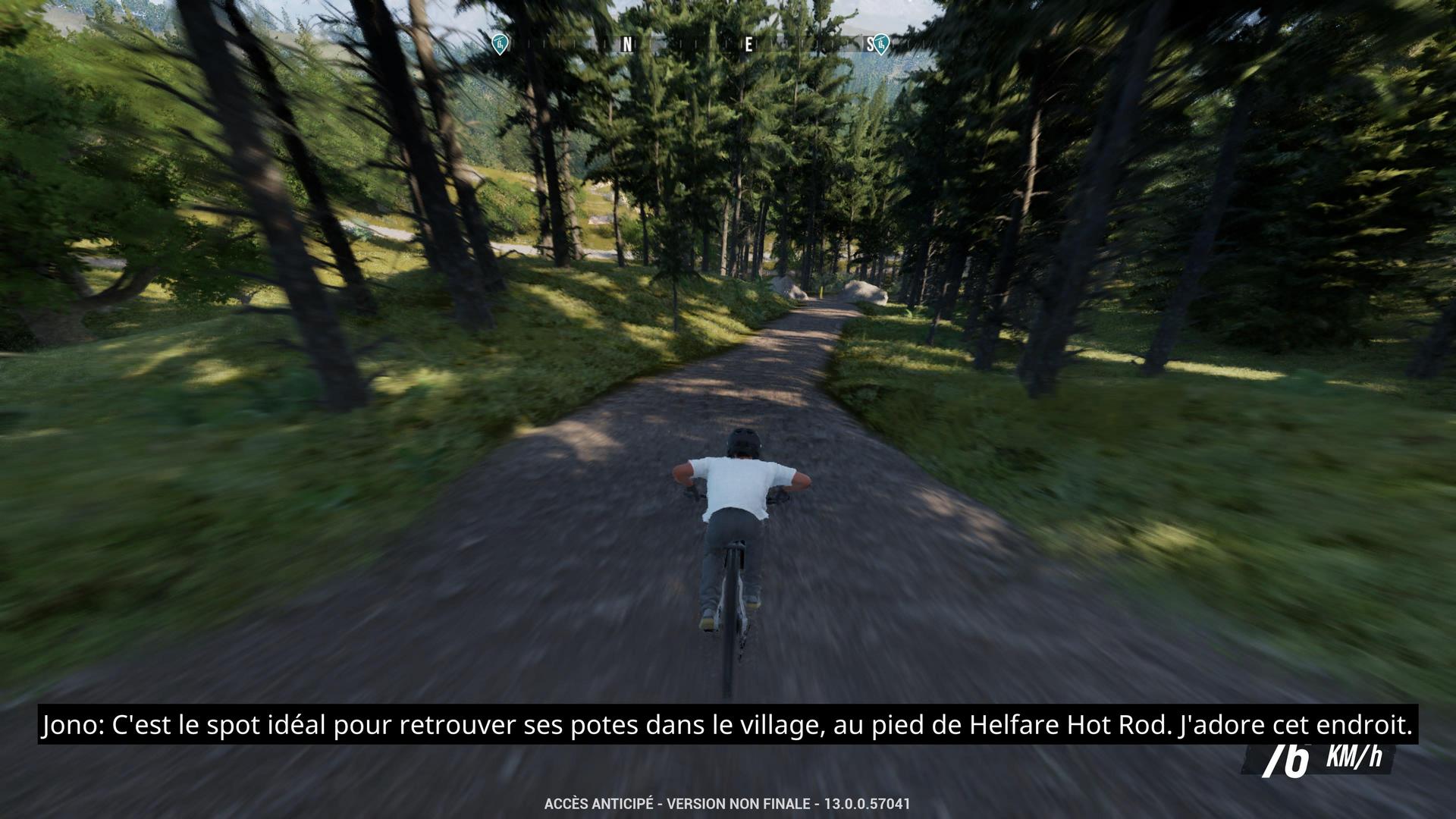Image resolution: width=1456 pixels, height=819 pixels.
Task: Select the ski lift marker beside the S heading
Action: point(880,45)
